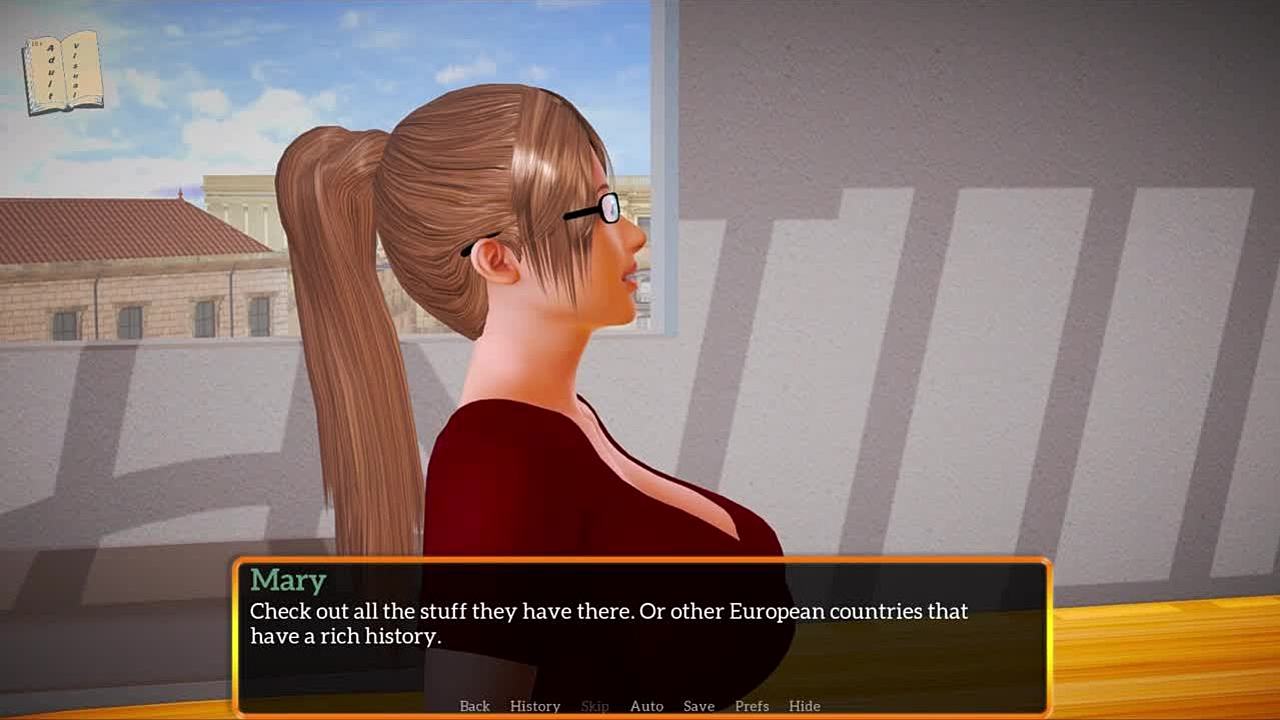Click the open book icon

click(63, 71)
